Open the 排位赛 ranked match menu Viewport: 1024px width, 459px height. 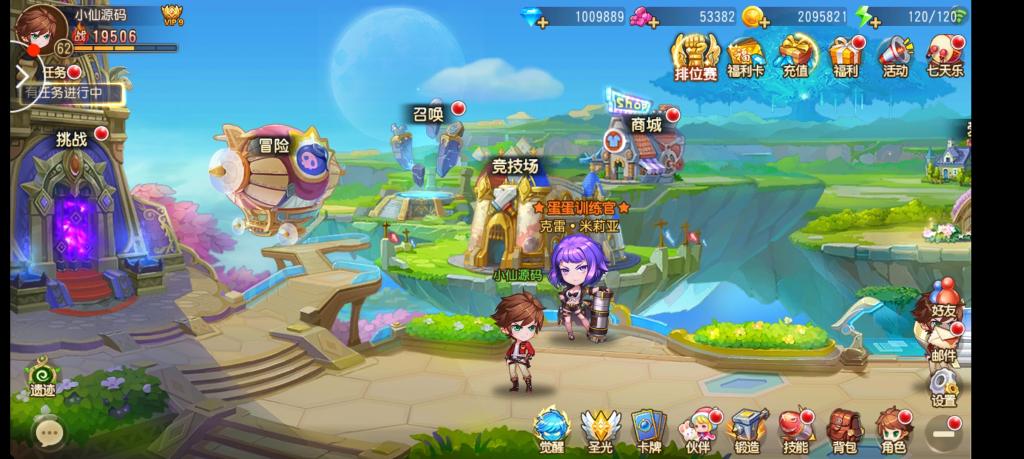[x=695, y=55]
